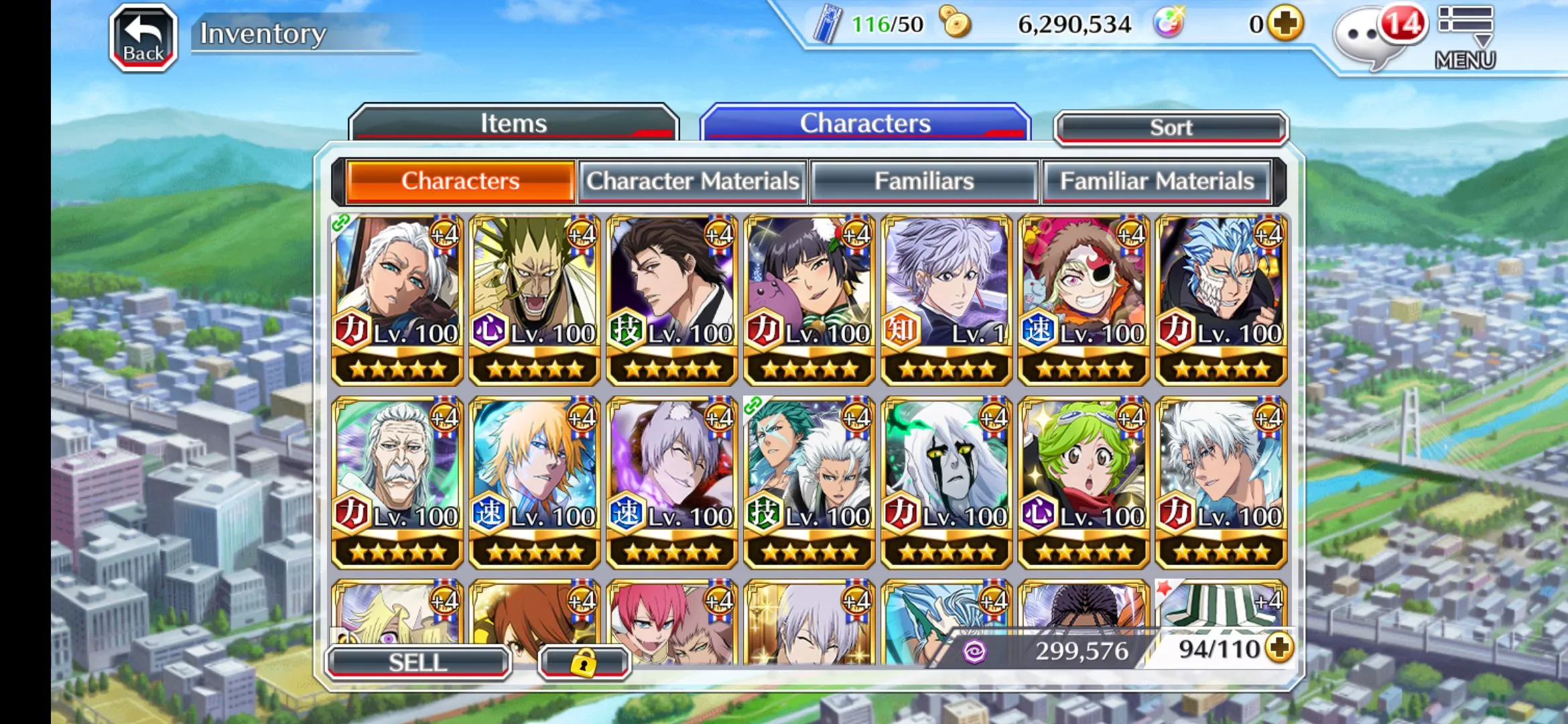This screenshot has width=1568, height=724.
Task: Open the Familiar Materials sub-tab
Action: click(1157, 181)
